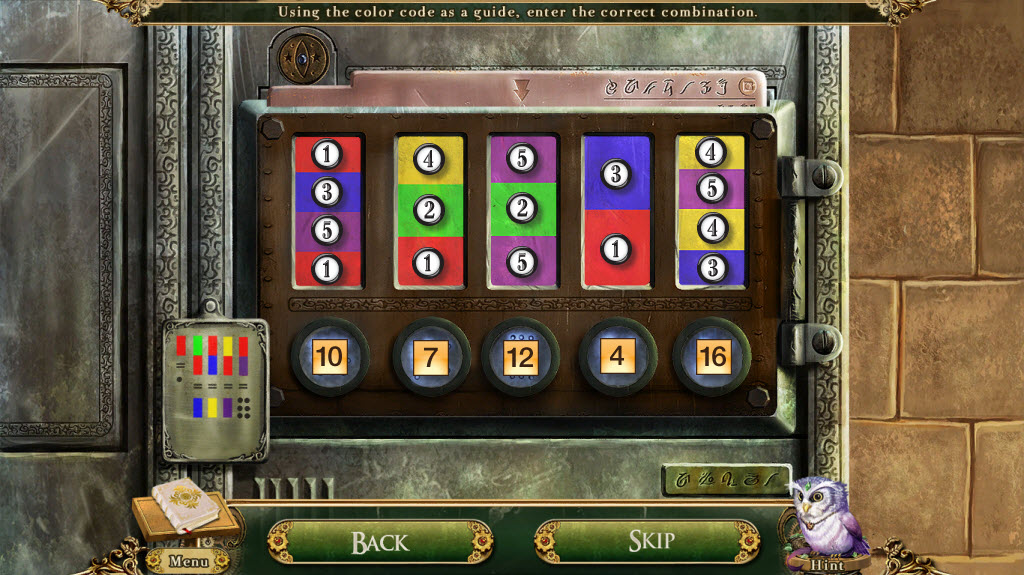Turn the dial showing 10
Image resolution: width=1024 pixels, height=575 pixels.
point(329,357)
